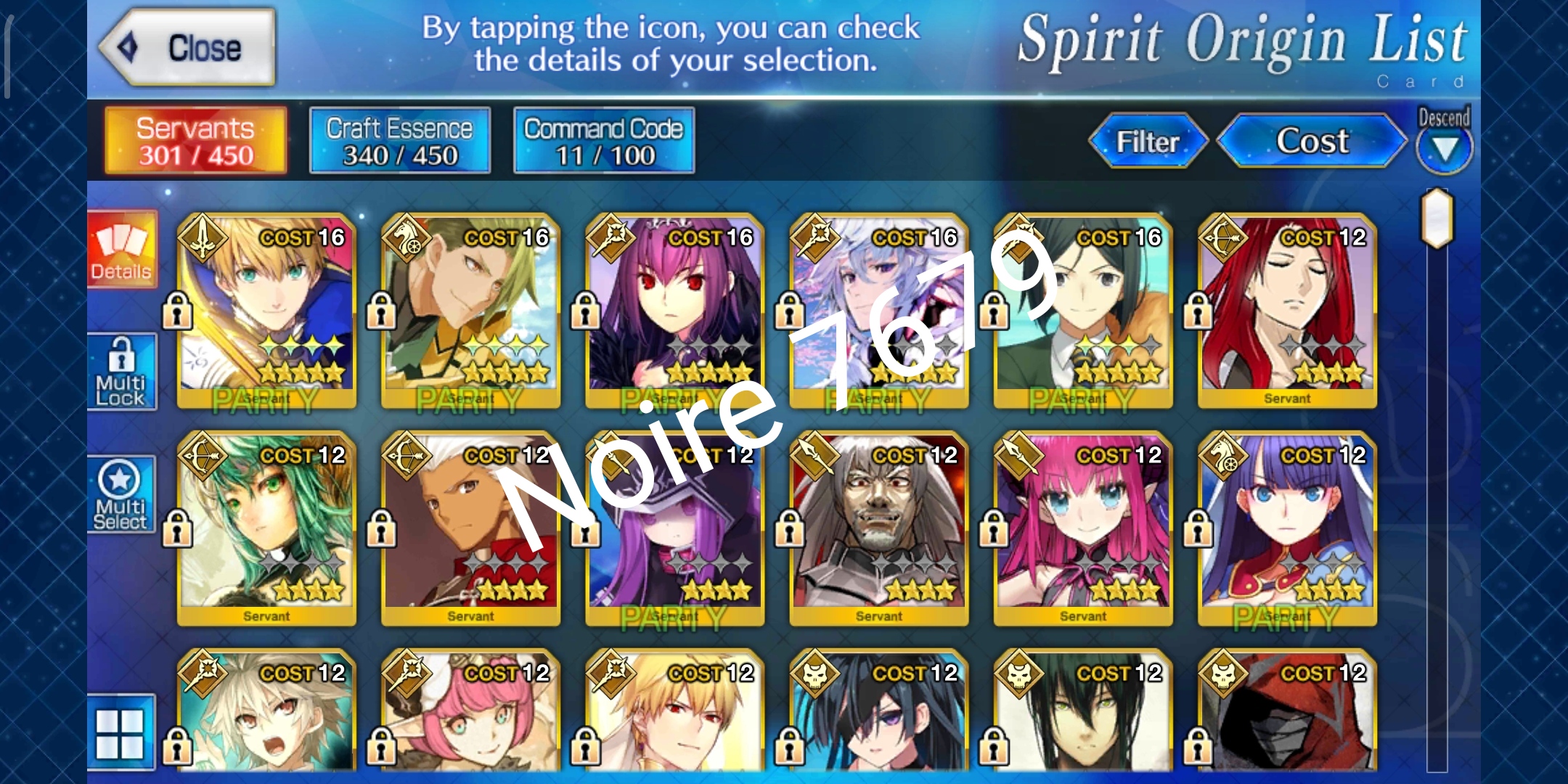Screen dimensions: 1568x784
Task: Select the Servants 301/450 counter
Action: [x=195, y=139]
